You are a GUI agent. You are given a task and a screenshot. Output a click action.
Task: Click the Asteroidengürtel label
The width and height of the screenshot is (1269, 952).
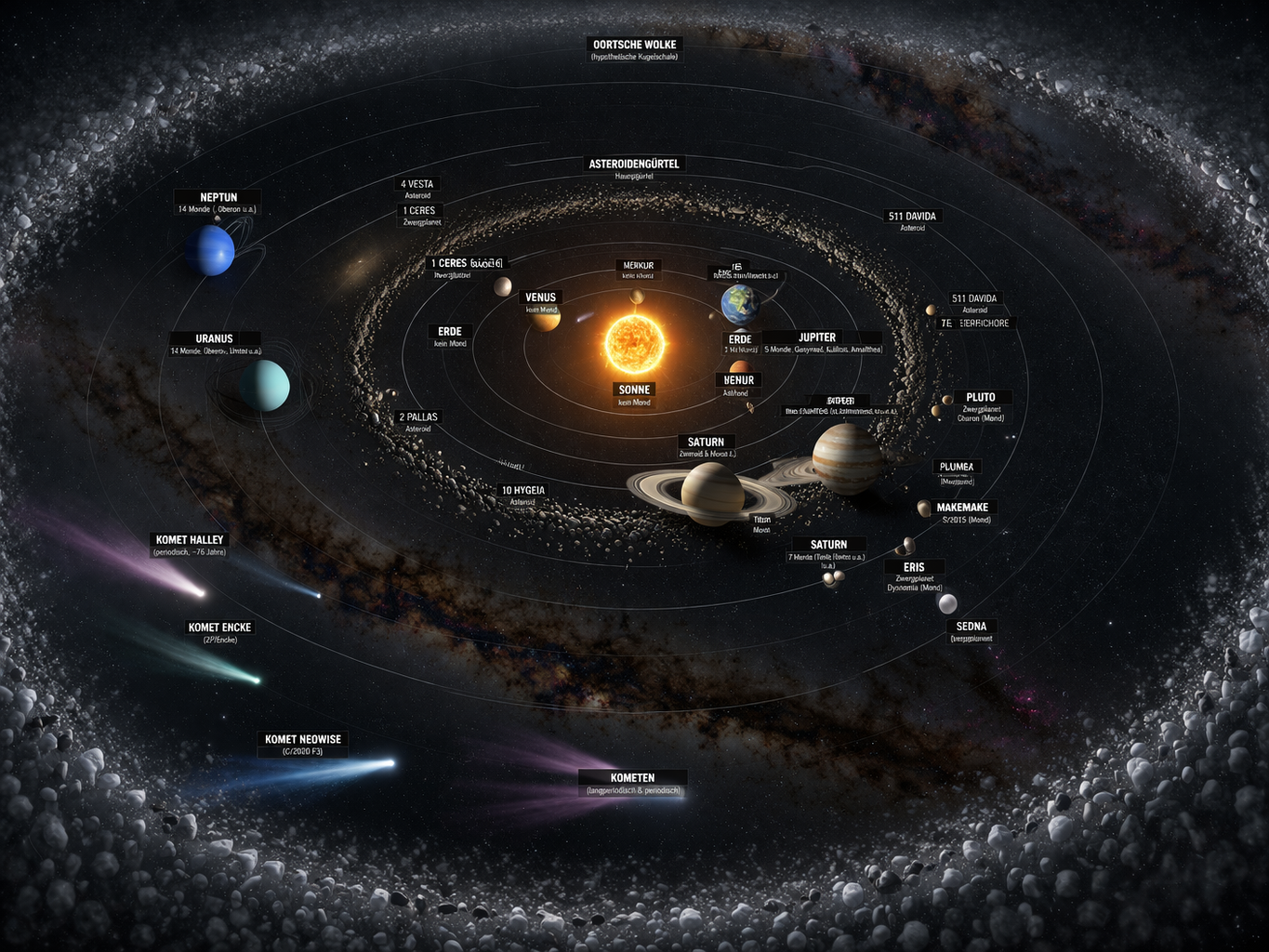[634, 165]
